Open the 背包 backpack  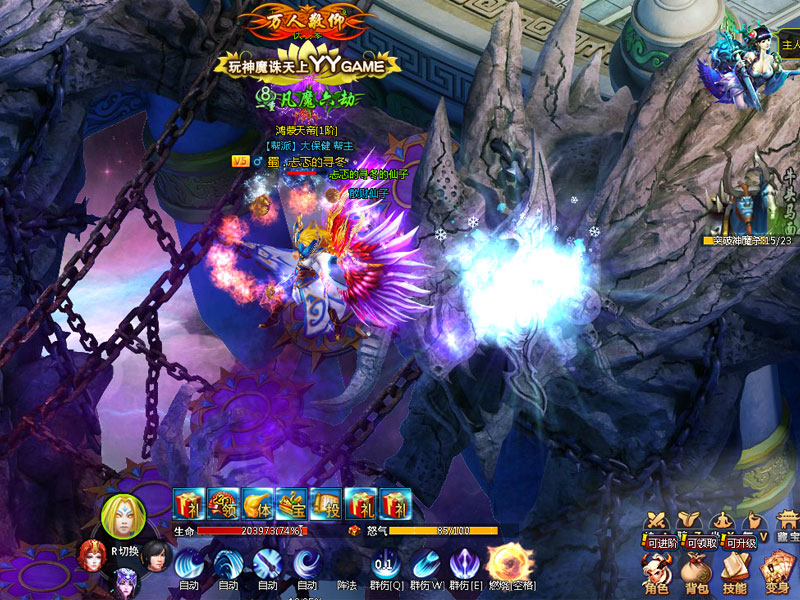(696, 571)
